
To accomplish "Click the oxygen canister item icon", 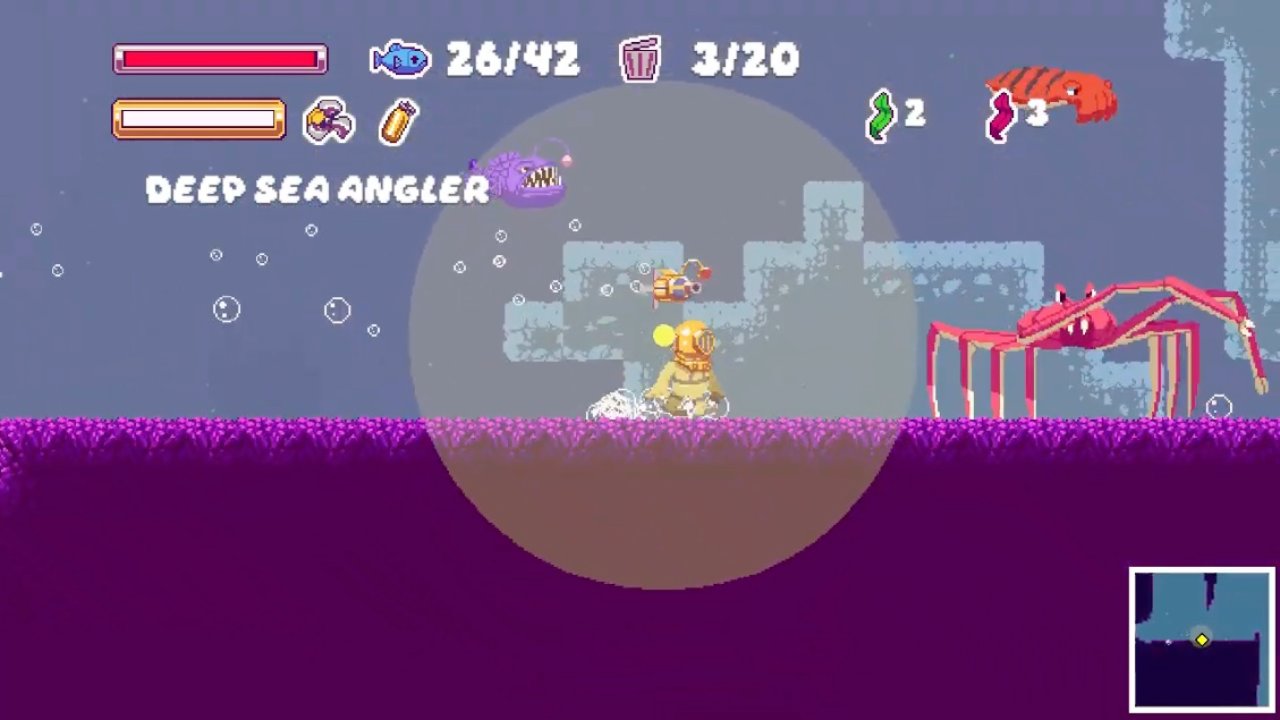I will pos(397,121).
